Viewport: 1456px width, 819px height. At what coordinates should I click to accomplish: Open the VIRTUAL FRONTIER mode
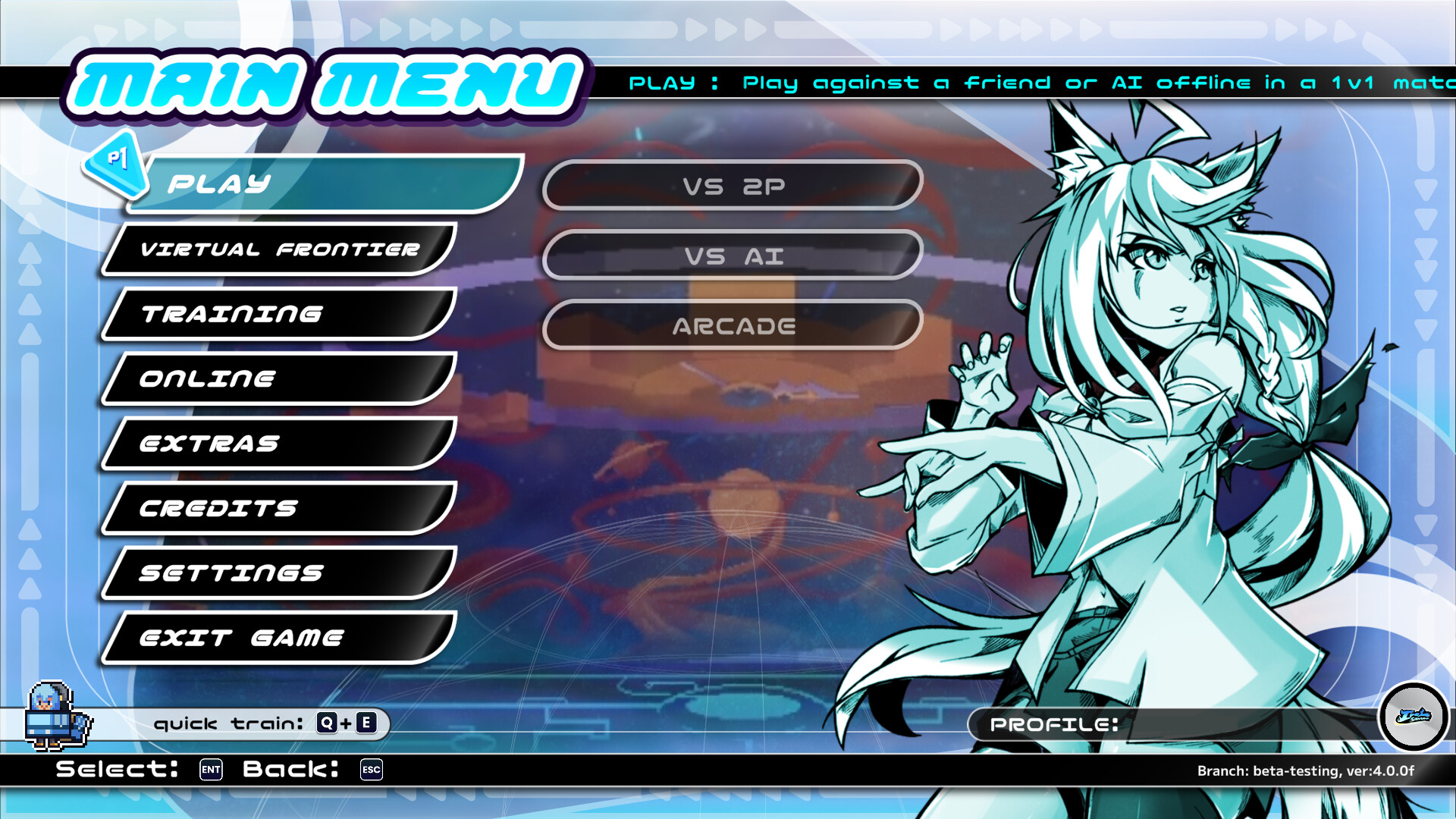coord(281,249)
